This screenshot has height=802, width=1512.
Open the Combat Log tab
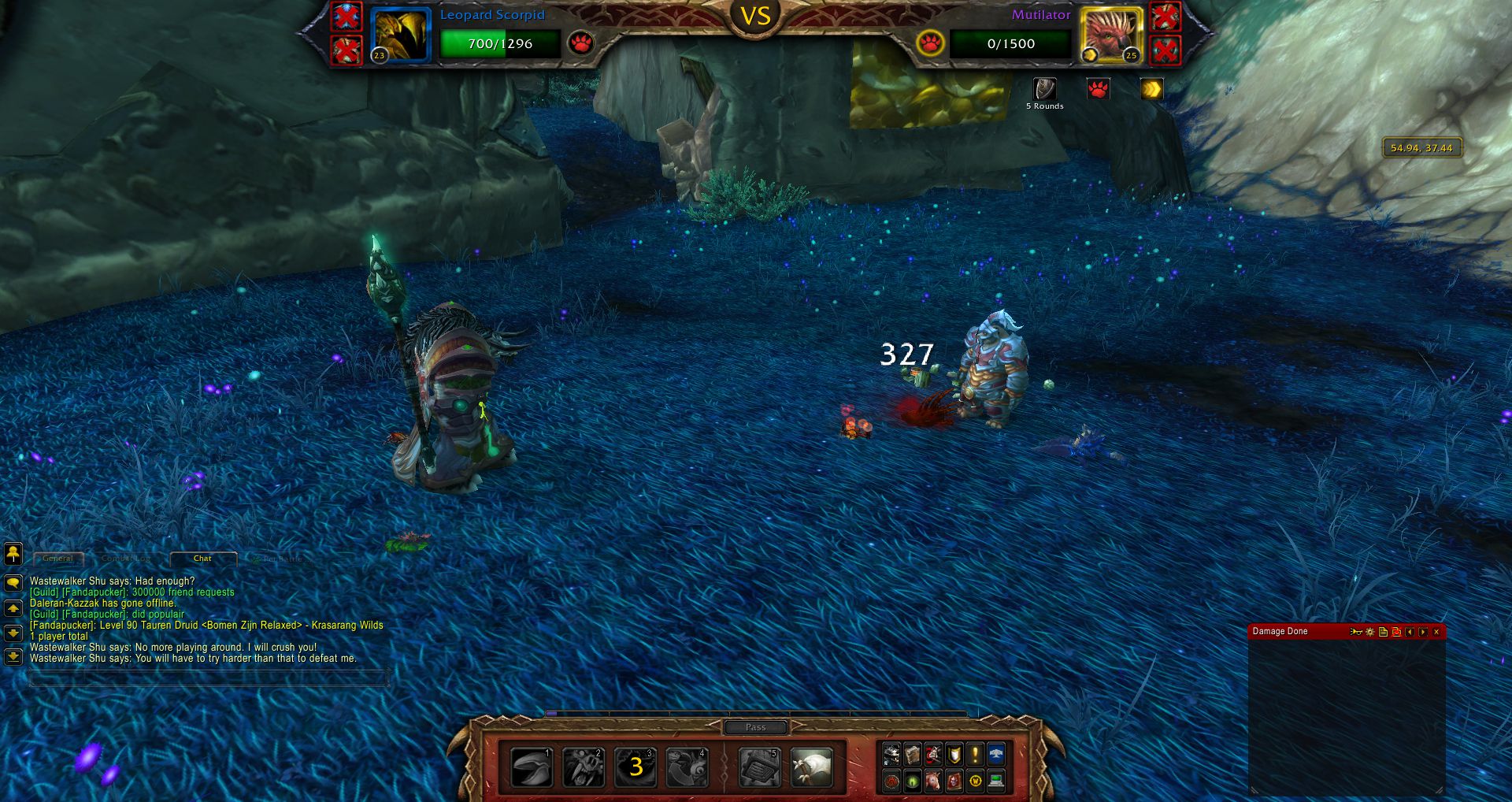125,559
